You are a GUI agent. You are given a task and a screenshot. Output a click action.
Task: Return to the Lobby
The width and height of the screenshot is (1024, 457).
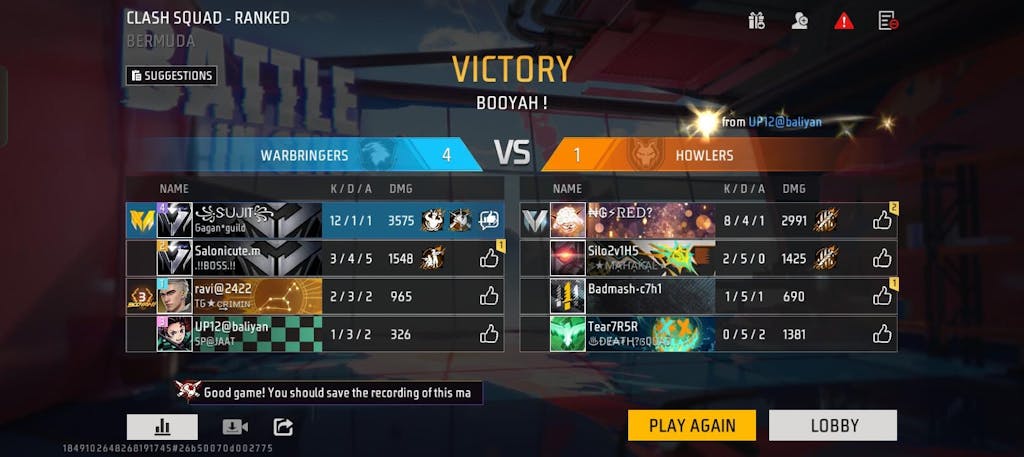pyautogui.click(x=833, y=425)
